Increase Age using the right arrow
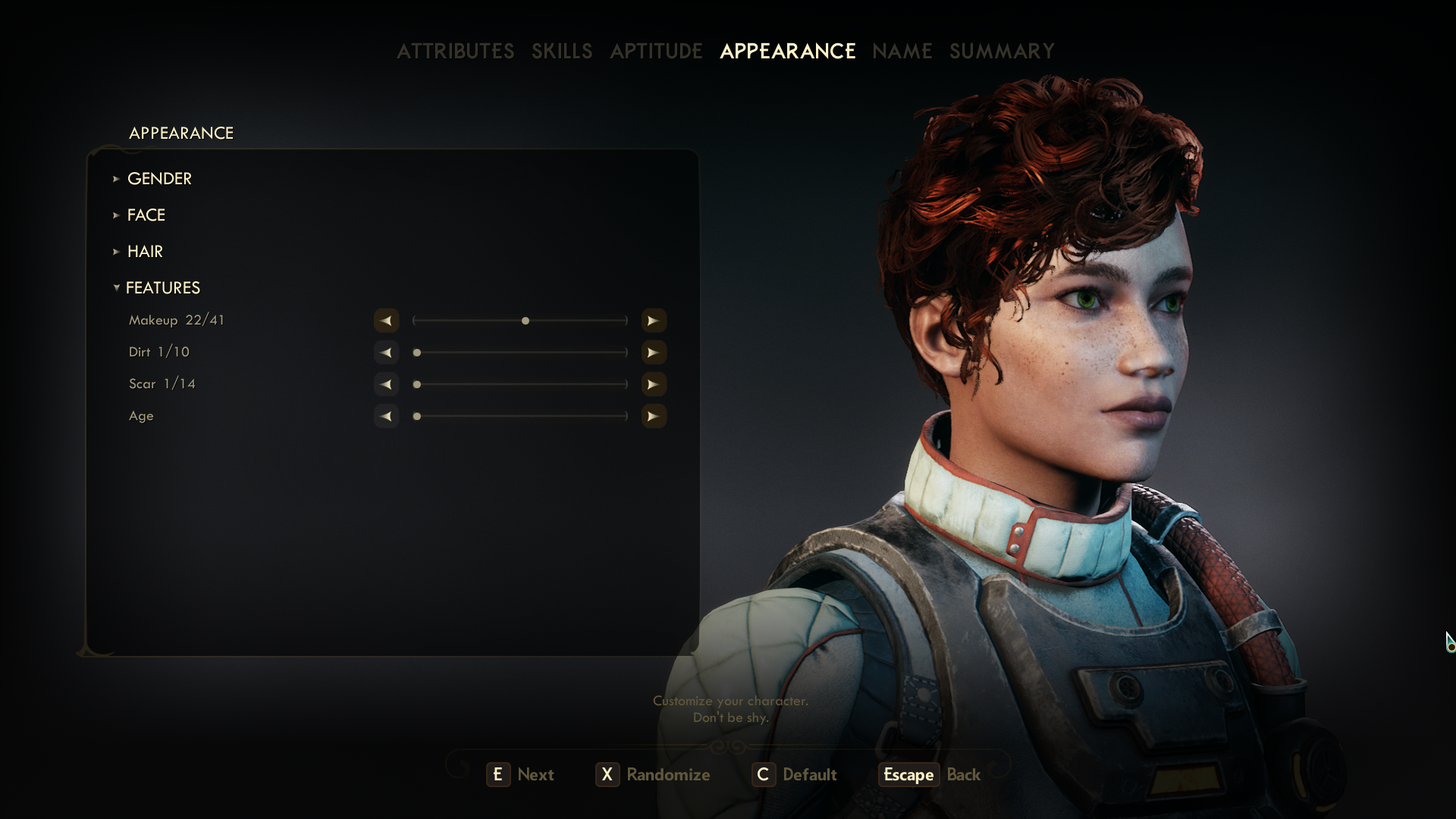 click(653, 416)
